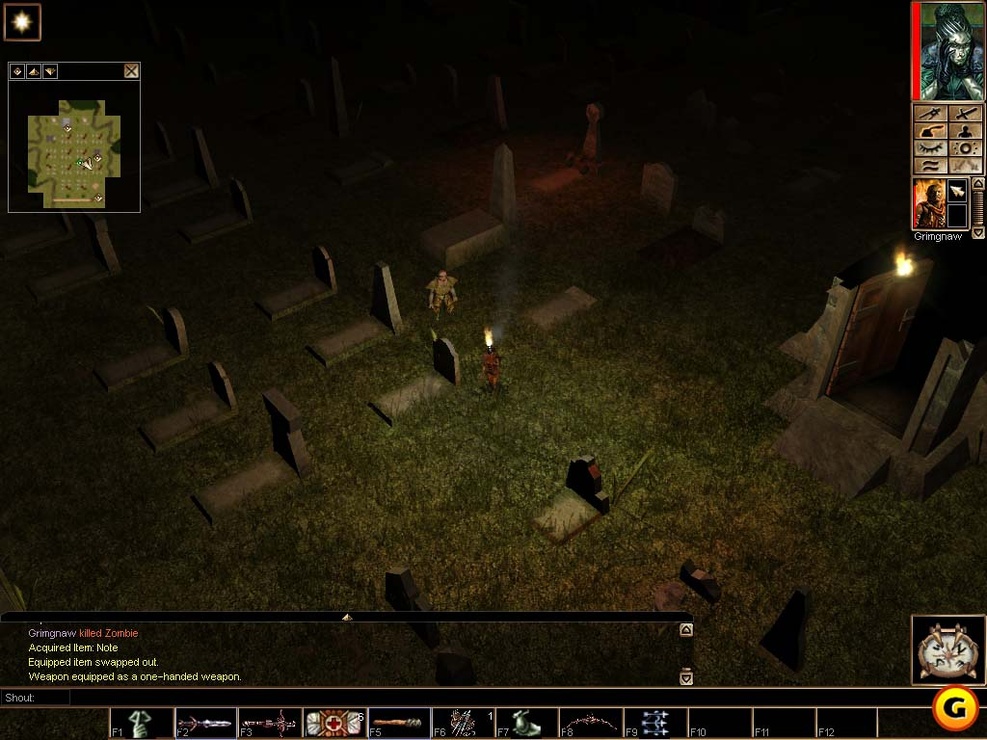The image size is (987, 740).
Task: Open the sword icon panel button
Action: 964,114
